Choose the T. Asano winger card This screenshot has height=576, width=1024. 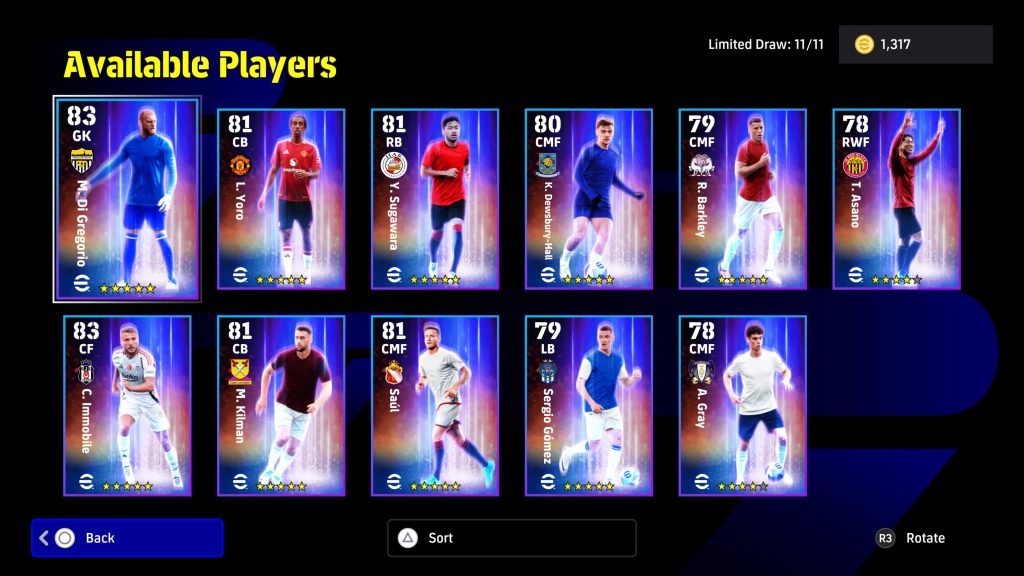[x=897, y=198]
